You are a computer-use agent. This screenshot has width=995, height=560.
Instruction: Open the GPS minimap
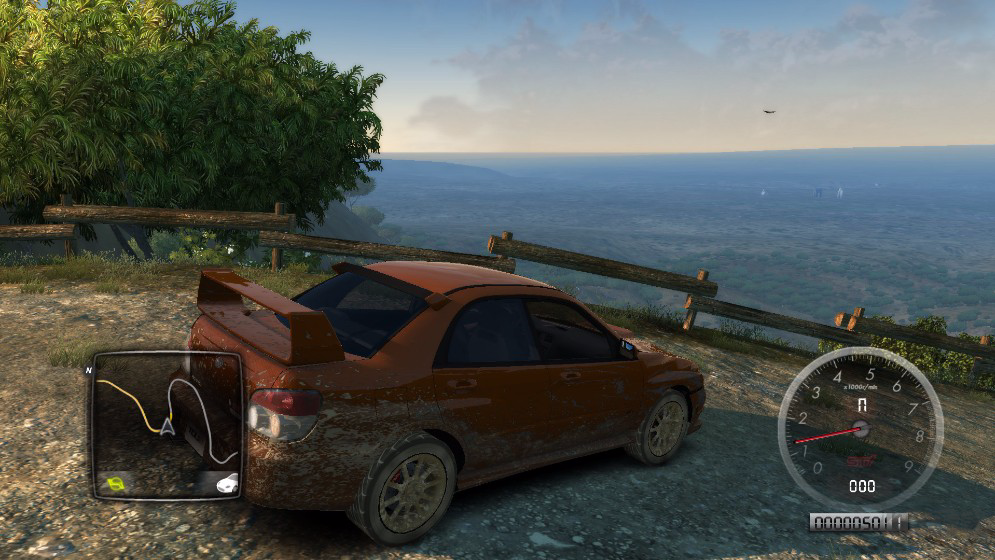[166, 425]
